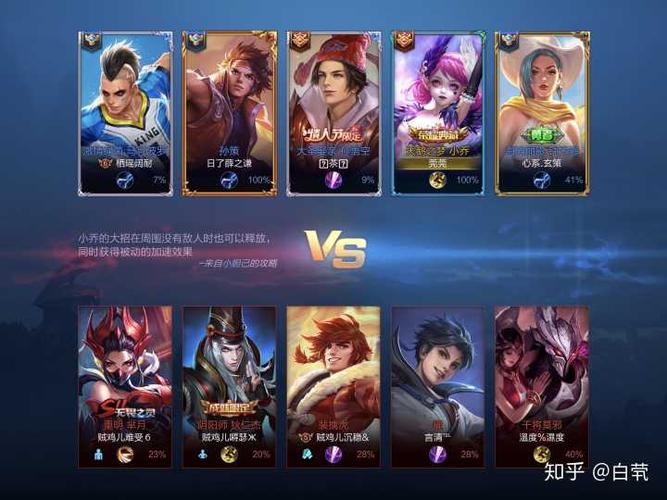The image size is (667, 500).
Task: Click the gold summoner spell icon under 小乔
Action: [438, 180]
